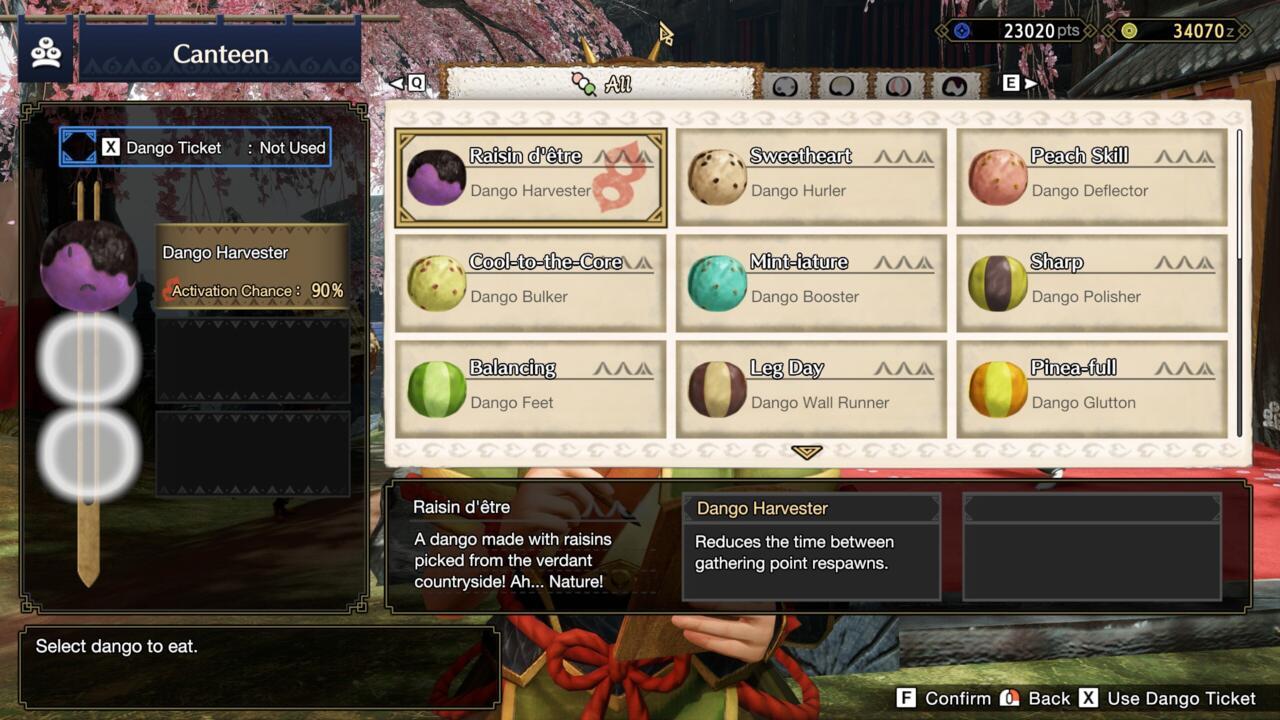Select the Sweetheart dango
Image resolution: width=1280 pixels, height=720 pixels.
click(x=810, y=175)
